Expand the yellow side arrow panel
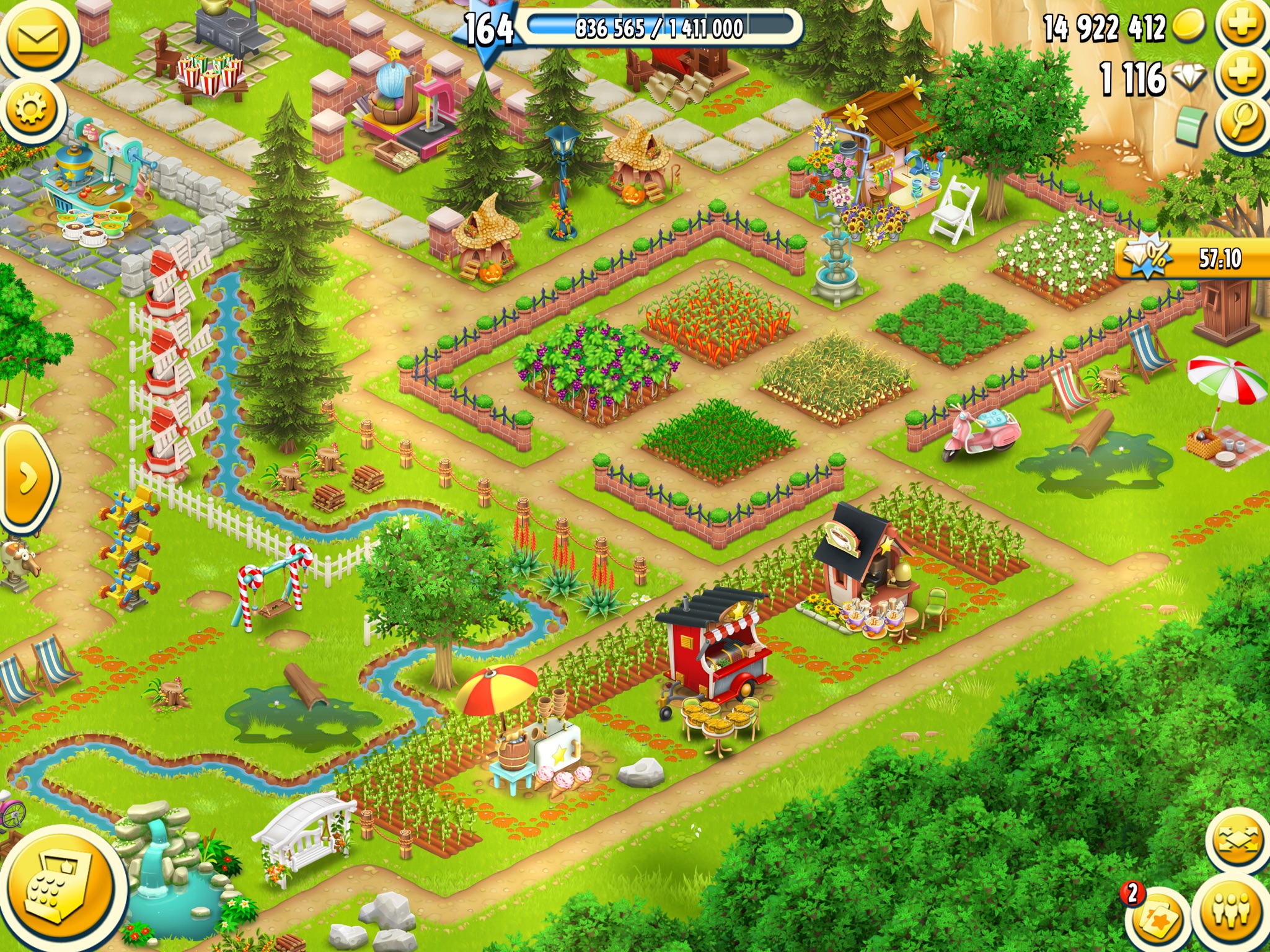Screen dimensions: 1270x952 [x=26, y=478]
